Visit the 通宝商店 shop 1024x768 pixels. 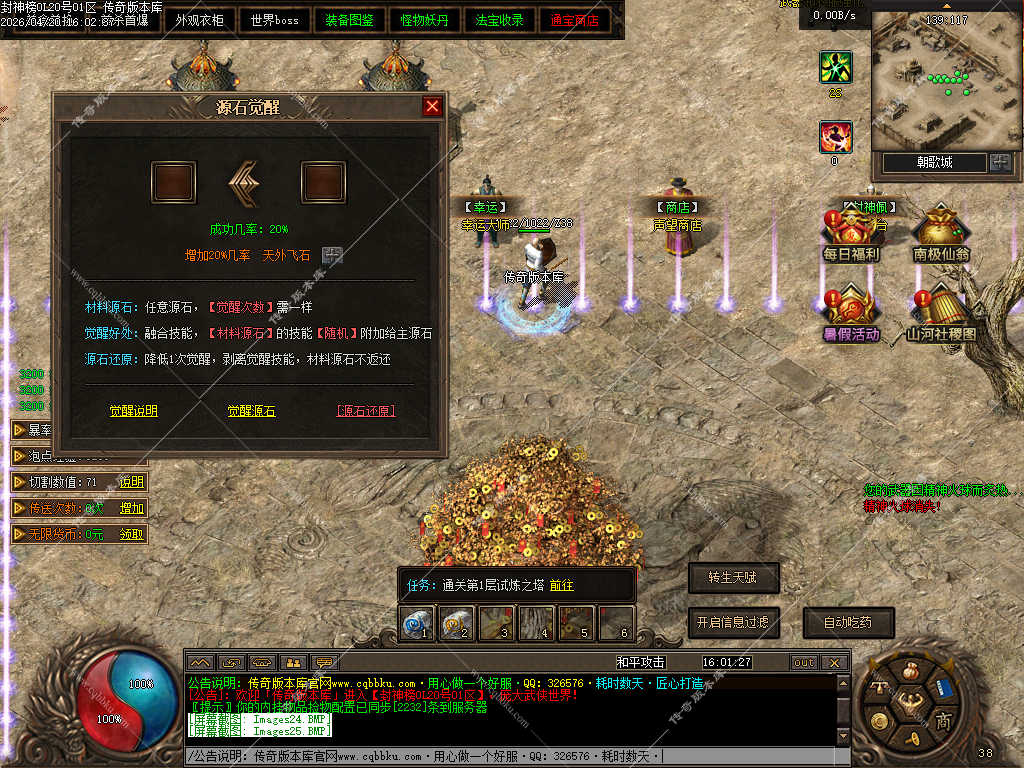575,20
